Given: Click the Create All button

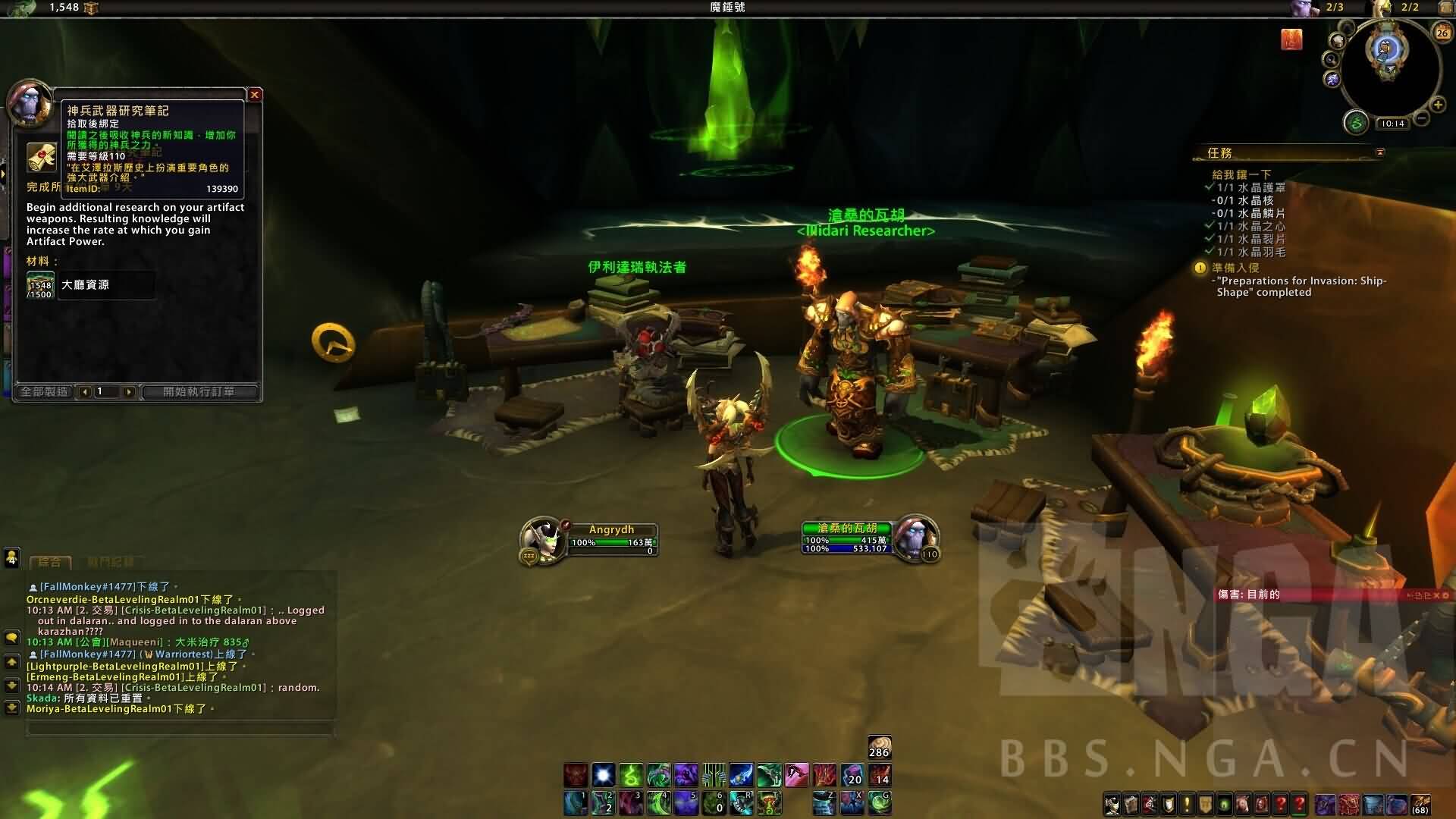Looking at the screenshot, I should pos(45,391).
